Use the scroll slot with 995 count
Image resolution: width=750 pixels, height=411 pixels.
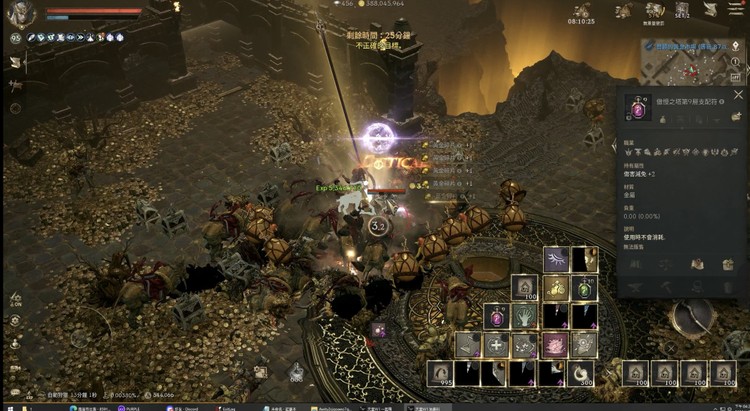438,373
